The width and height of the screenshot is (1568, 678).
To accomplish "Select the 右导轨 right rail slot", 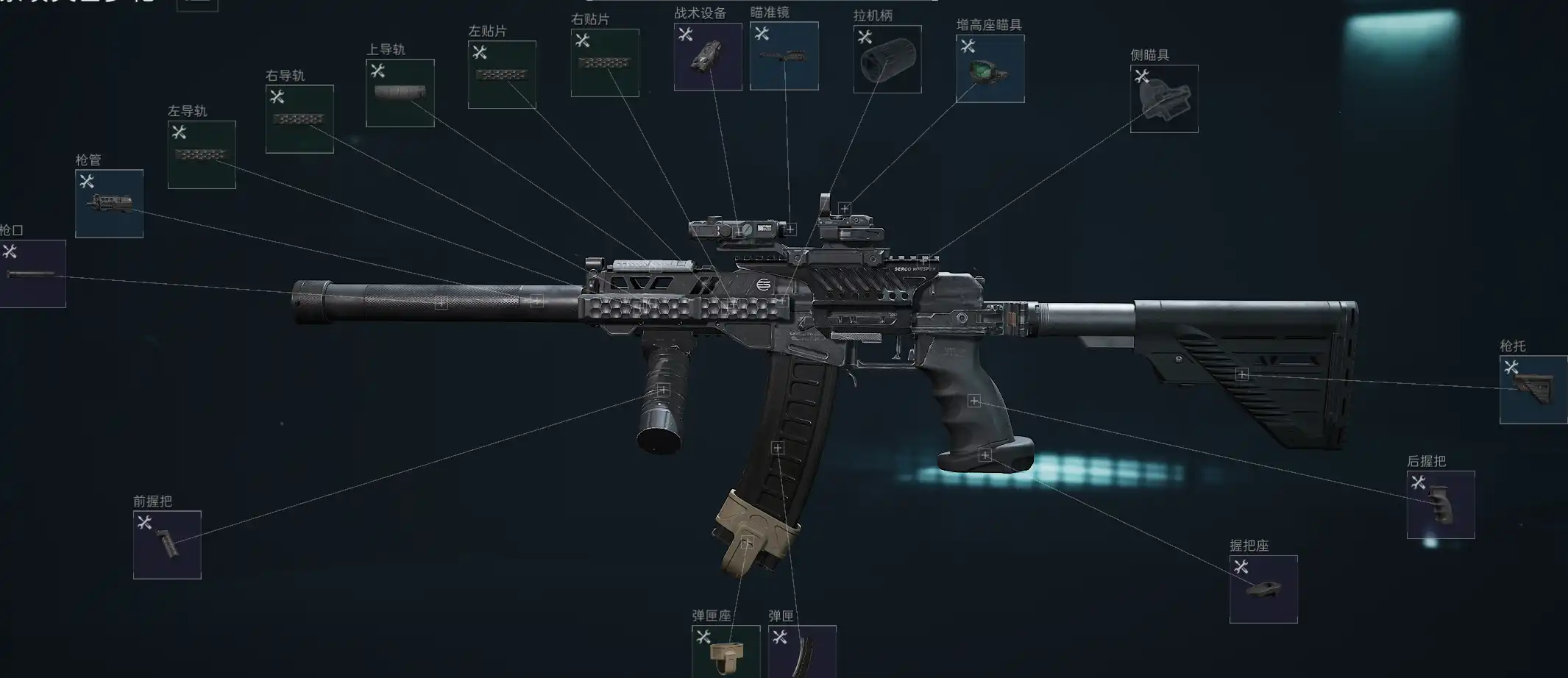I will pos(299,119).
